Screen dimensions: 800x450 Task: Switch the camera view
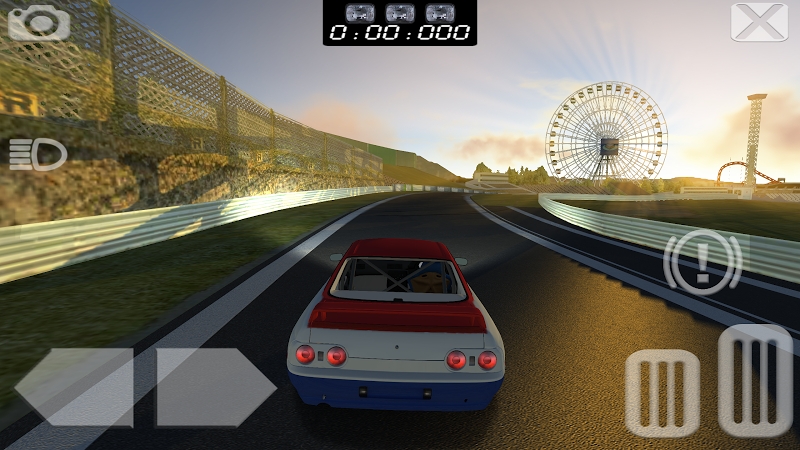[x=39, y=21]
